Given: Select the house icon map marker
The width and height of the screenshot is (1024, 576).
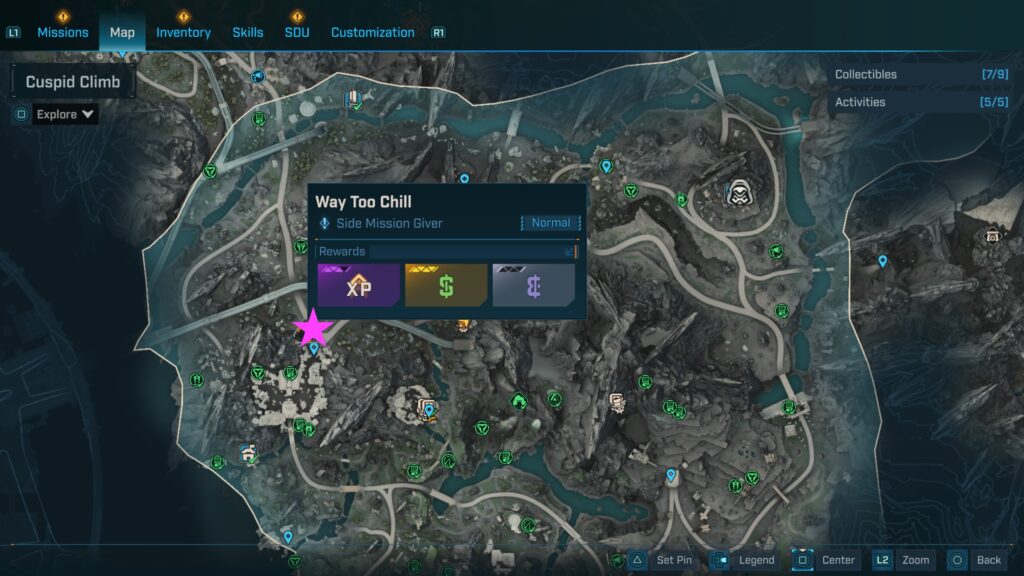Looking at the screenshot, I should click(248, 453).
